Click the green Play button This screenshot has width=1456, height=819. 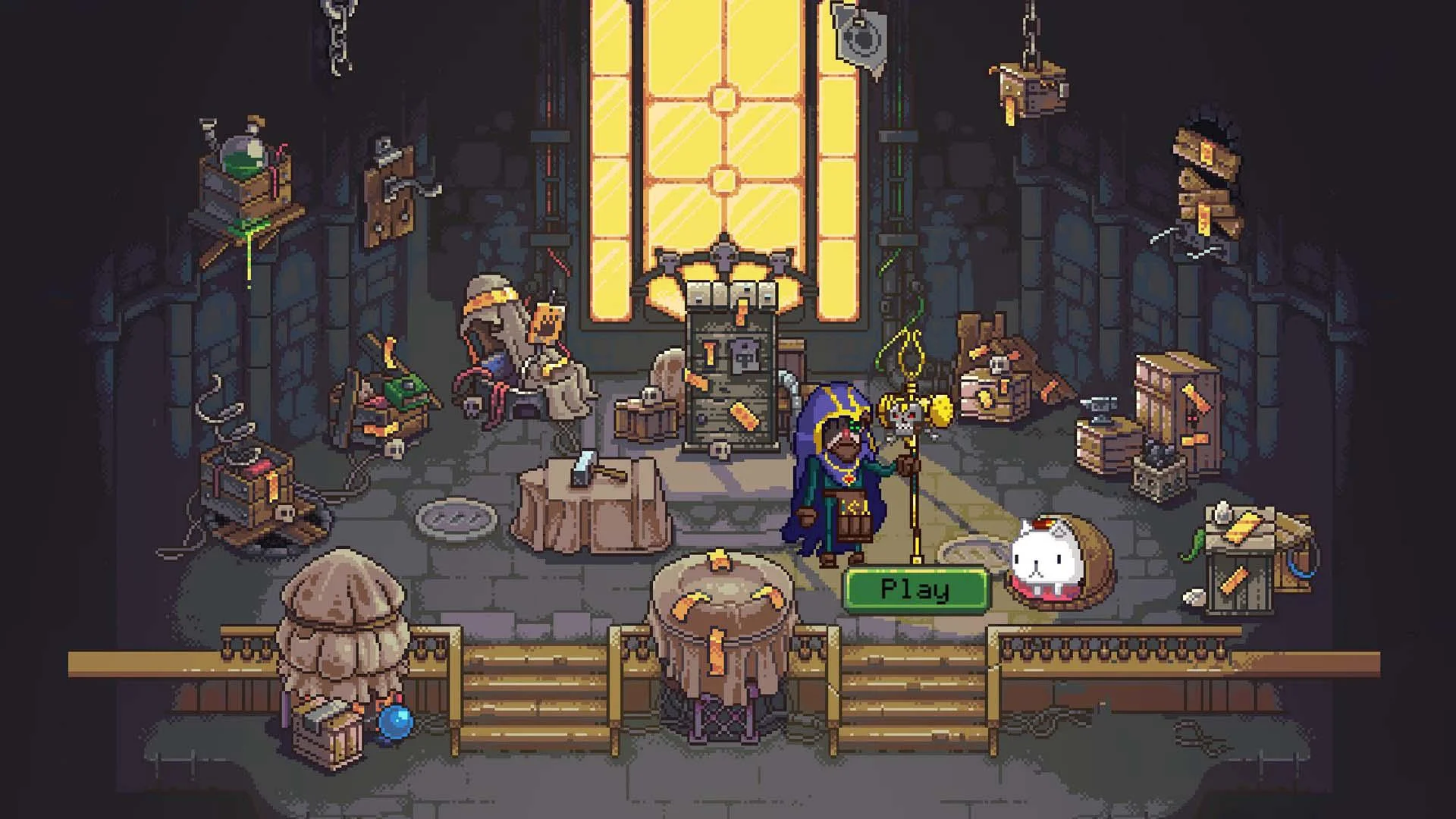912,588
